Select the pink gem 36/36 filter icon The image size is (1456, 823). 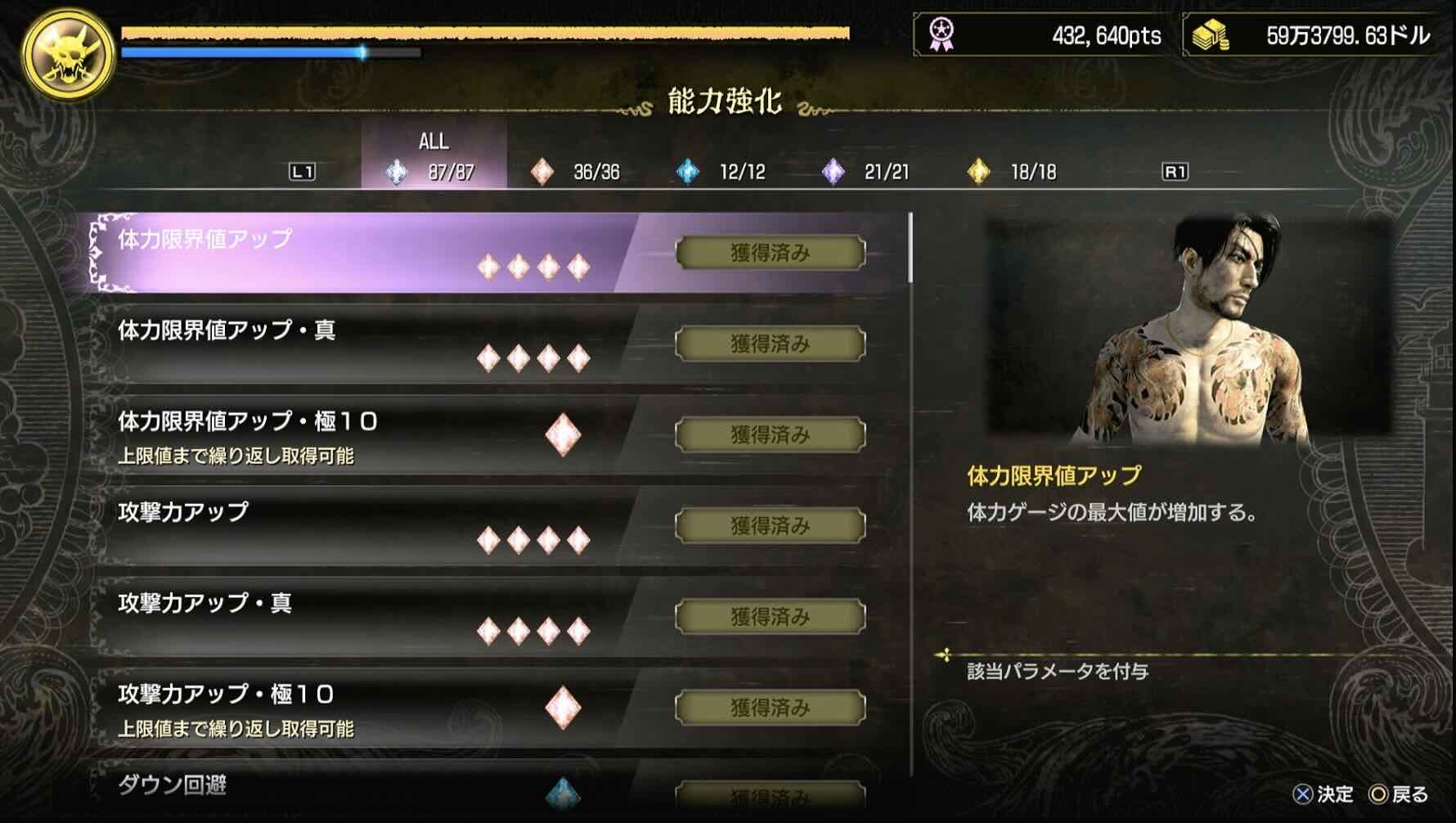click(542, 173)
